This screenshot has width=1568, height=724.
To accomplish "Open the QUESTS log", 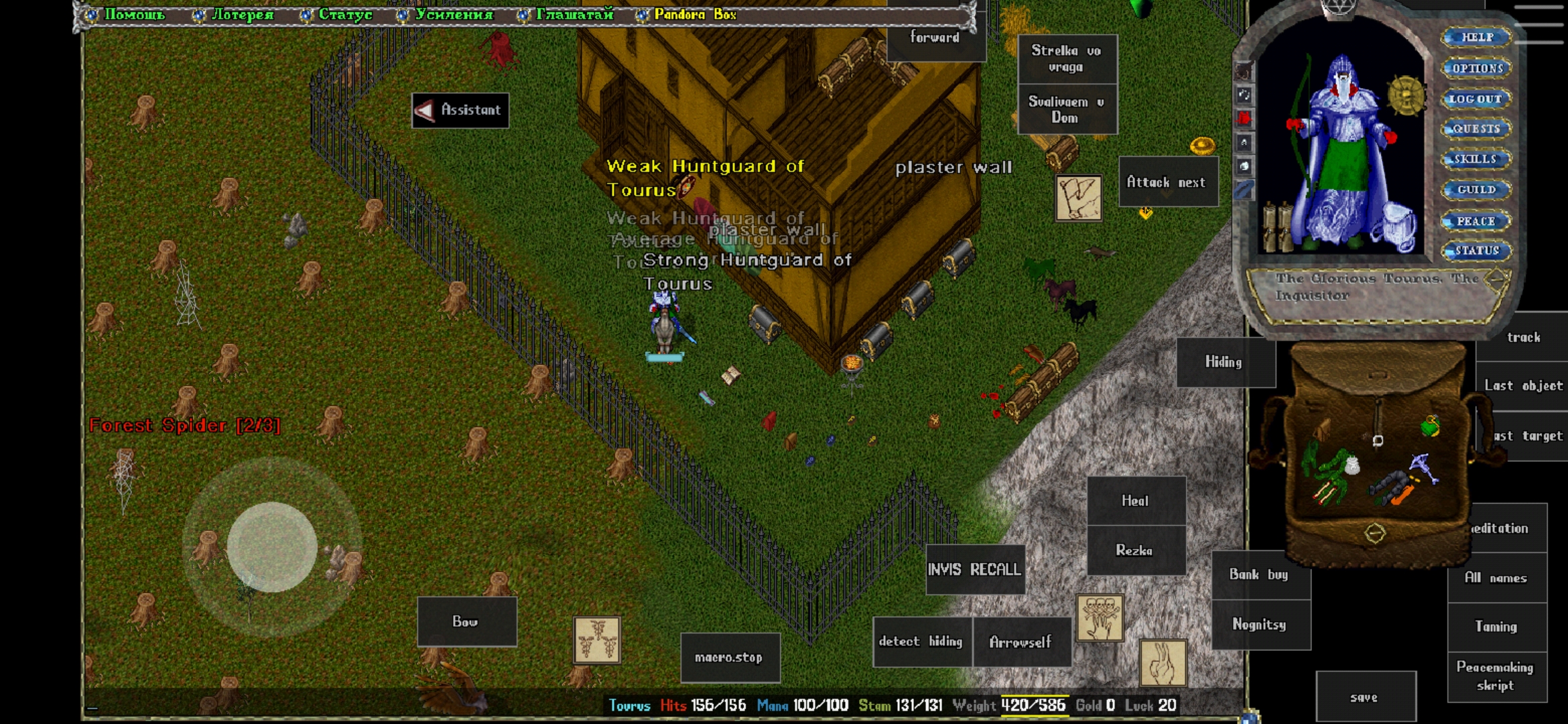I will pos(1476,129).
